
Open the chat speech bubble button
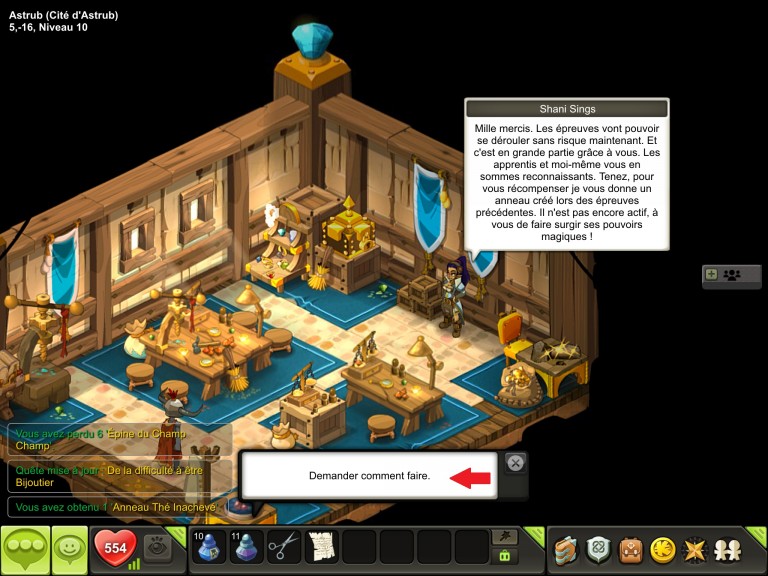click(x=25, y=548)
